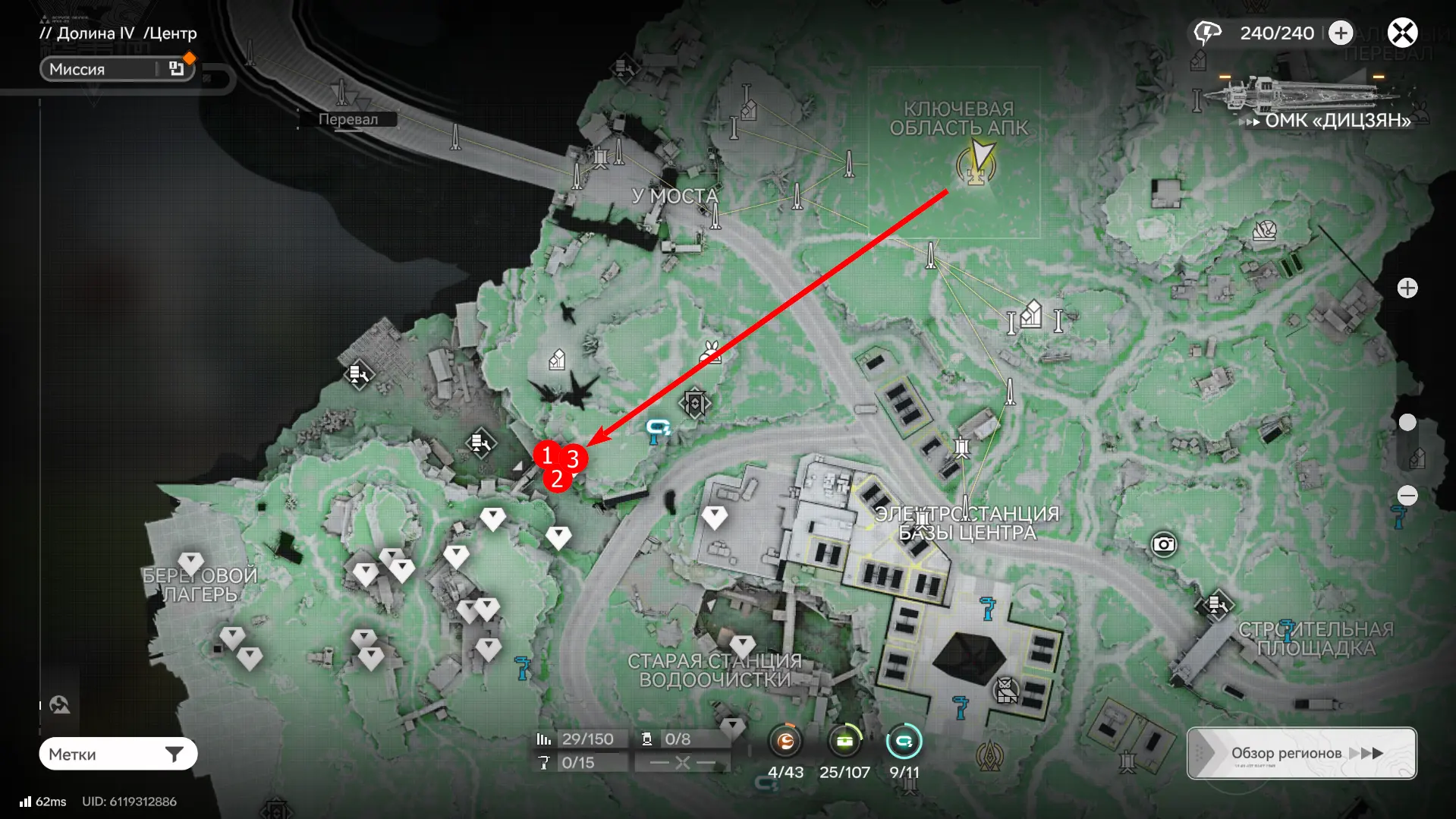Select the blue teleport marker near red pins
Viewport: 1456px width, 819px height.
pos(657,429)
